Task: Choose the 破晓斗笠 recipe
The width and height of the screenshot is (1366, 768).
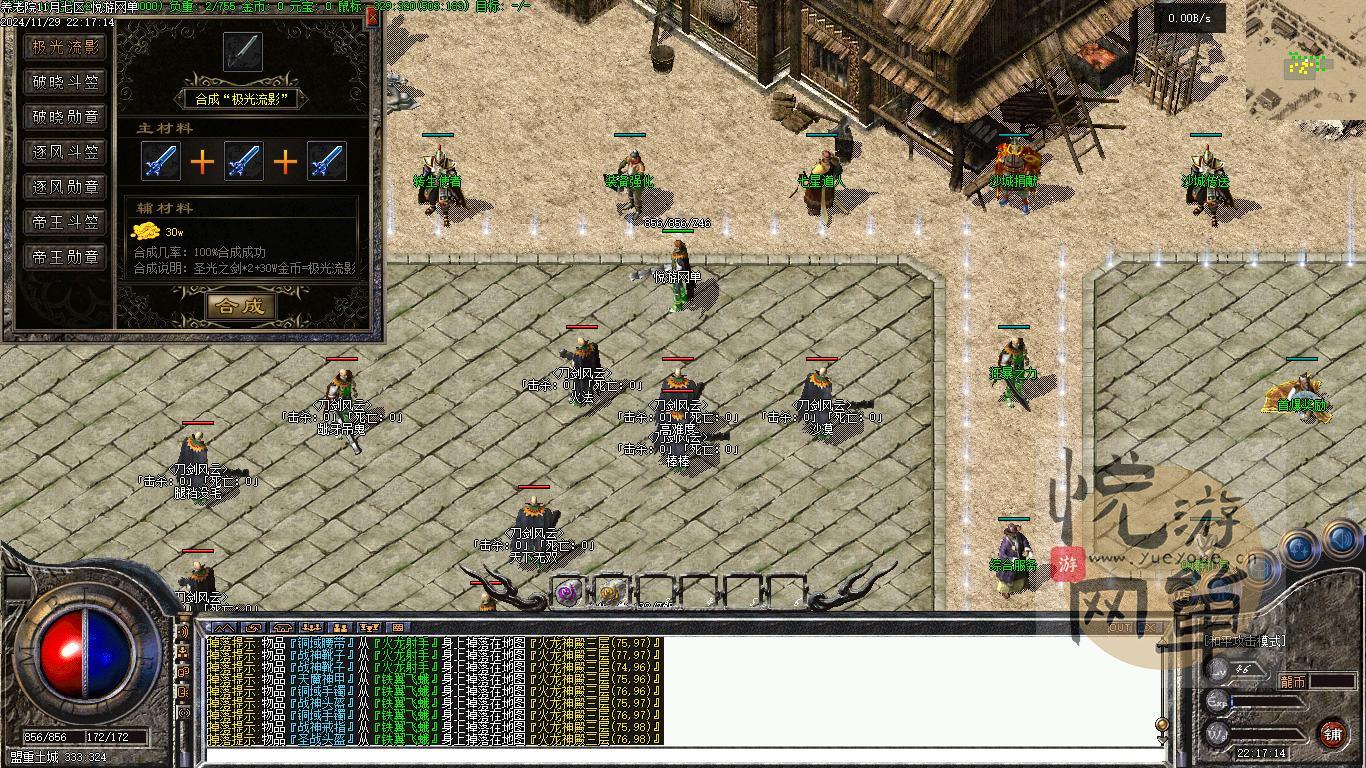Action: tap(66, 82)
